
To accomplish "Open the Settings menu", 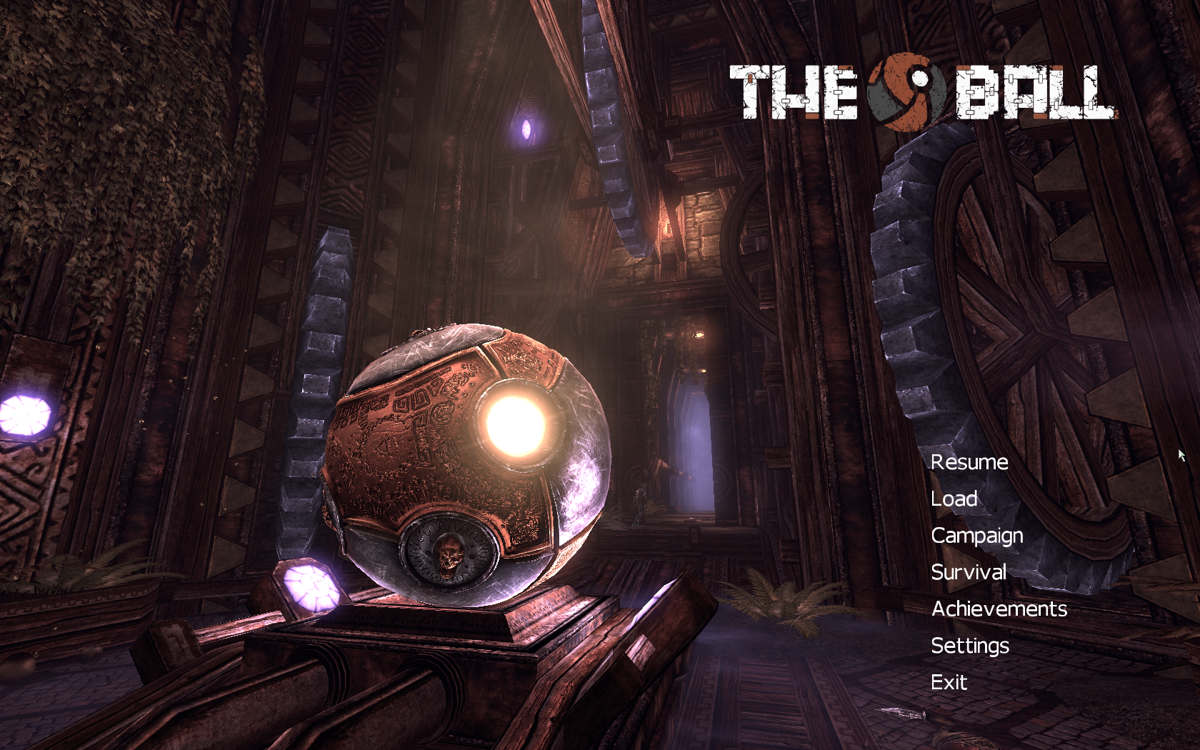I will click(x=969, y=646).
